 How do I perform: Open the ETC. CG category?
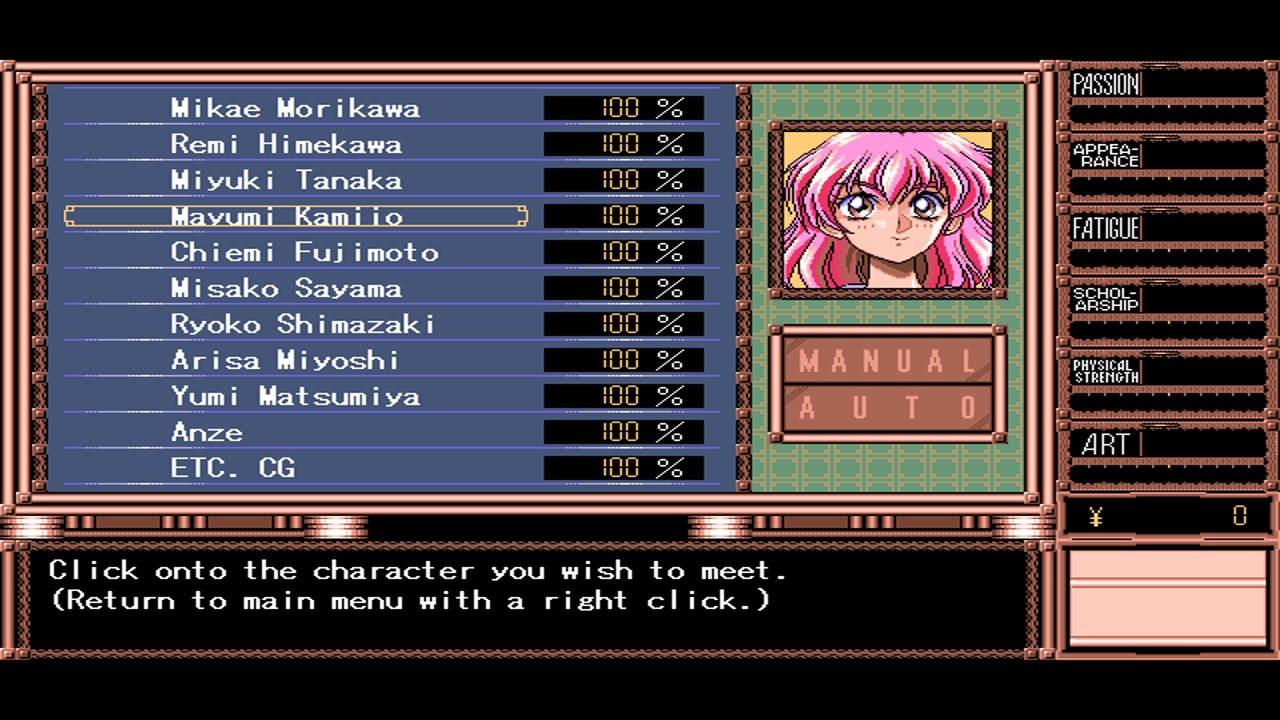(x=233, y=468)
